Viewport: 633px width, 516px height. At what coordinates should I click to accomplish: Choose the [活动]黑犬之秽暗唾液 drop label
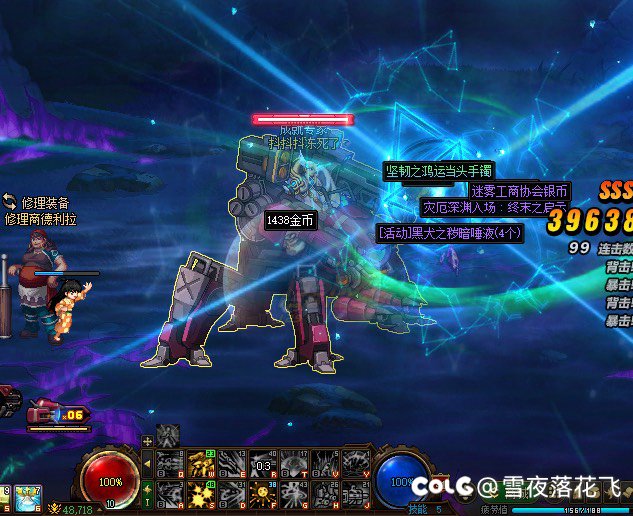point(450,233)
